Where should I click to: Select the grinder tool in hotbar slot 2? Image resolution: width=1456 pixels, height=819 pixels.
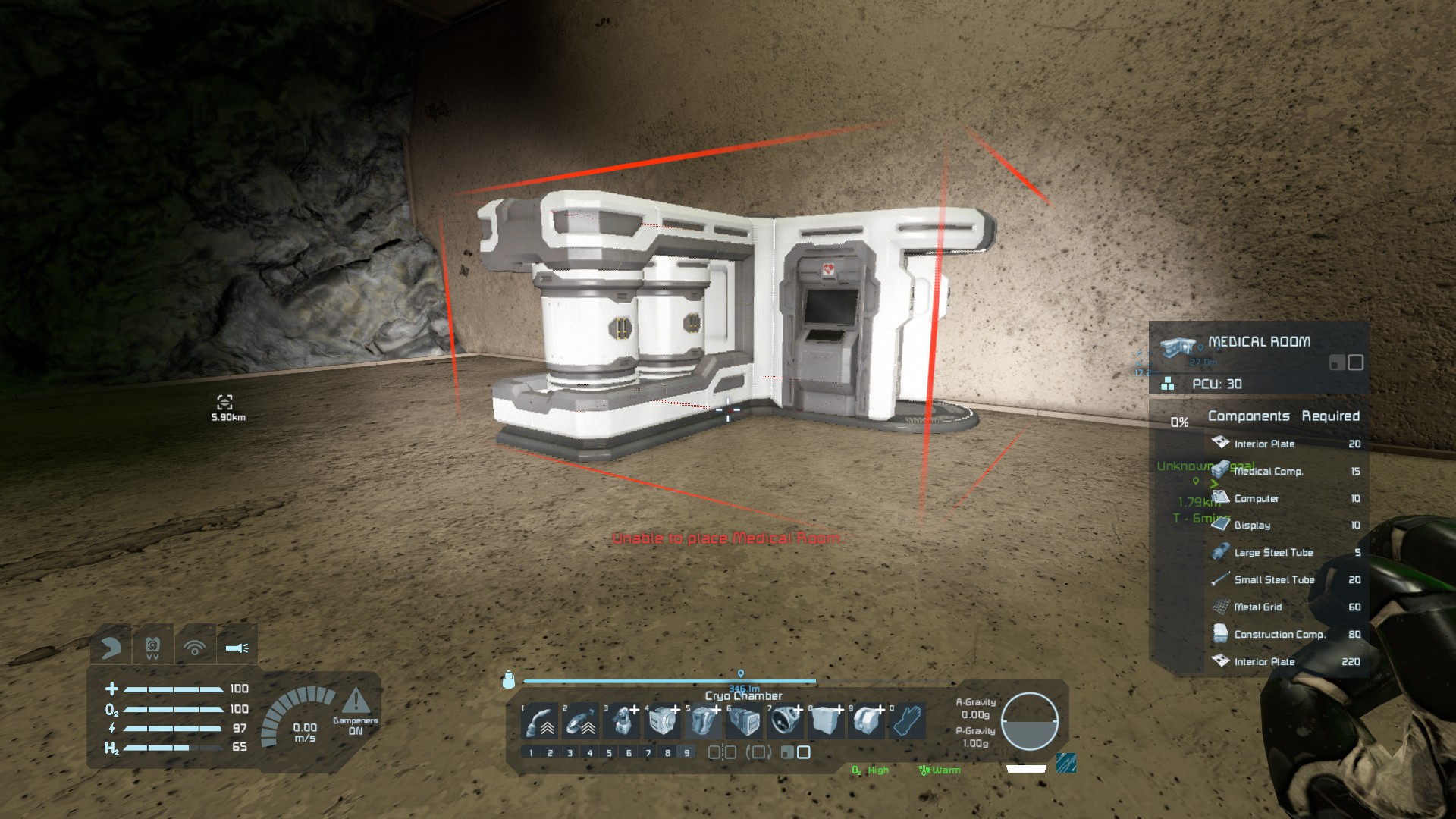[582, 722]
